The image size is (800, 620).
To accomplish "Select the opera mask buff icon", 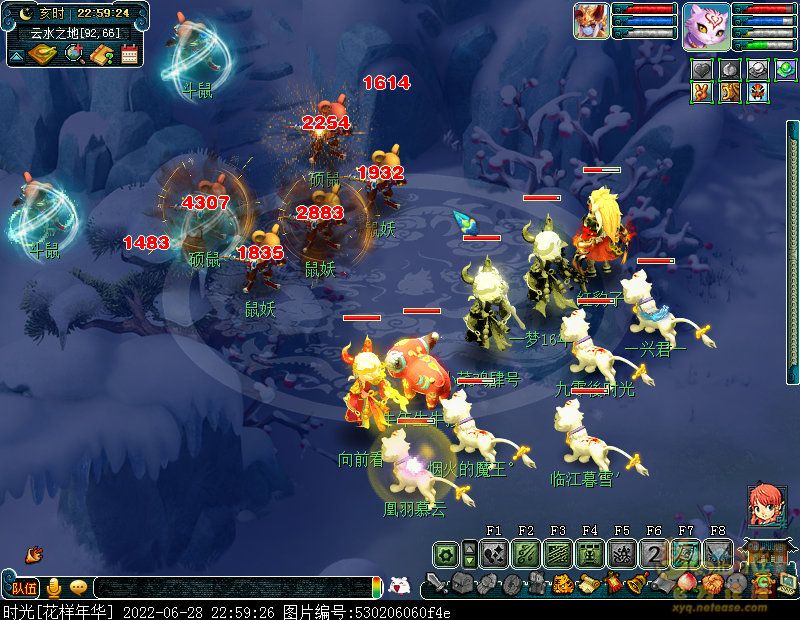I will [757, 92].
